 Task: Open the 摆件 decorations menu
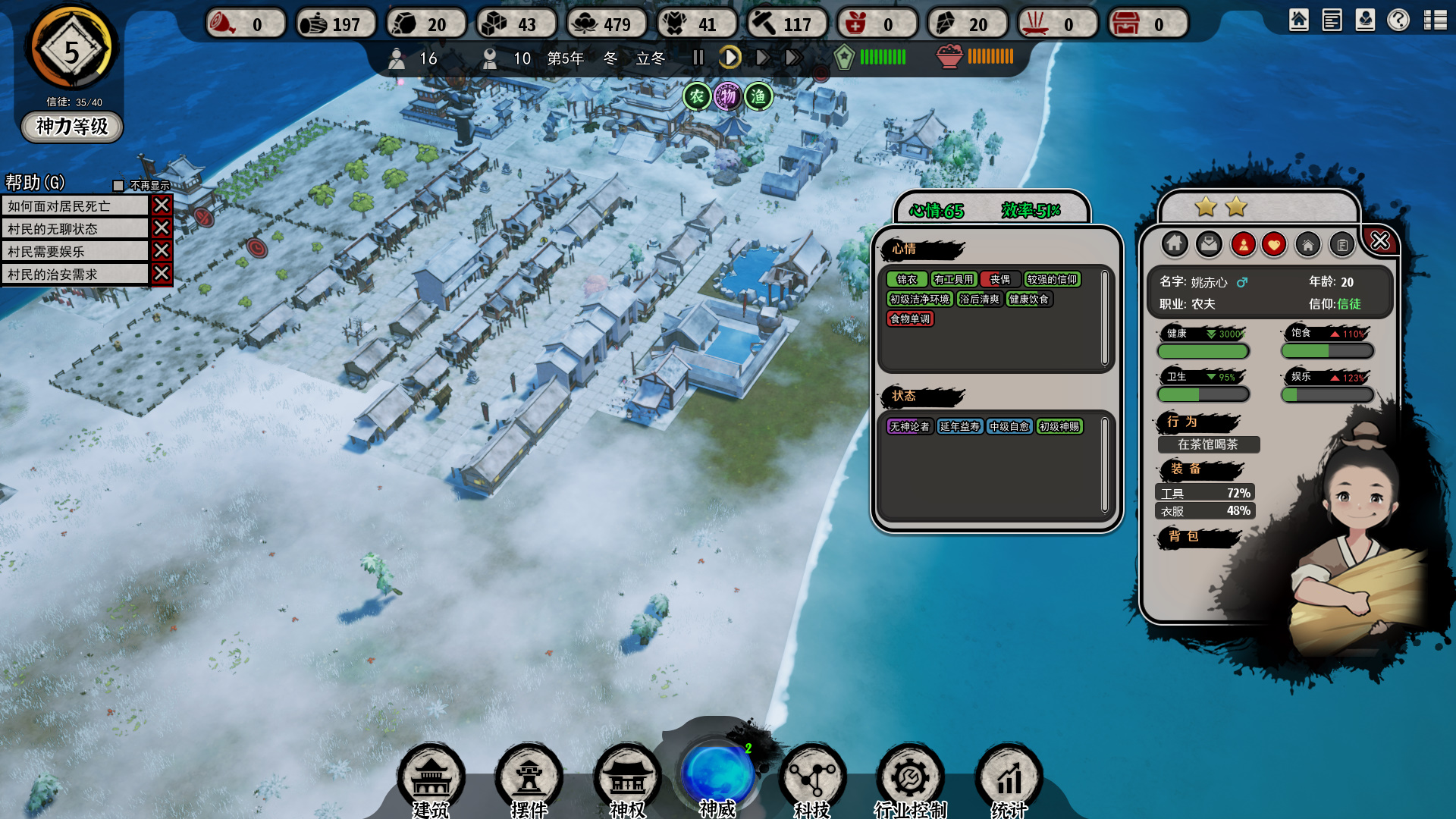[x=529, y=779]
